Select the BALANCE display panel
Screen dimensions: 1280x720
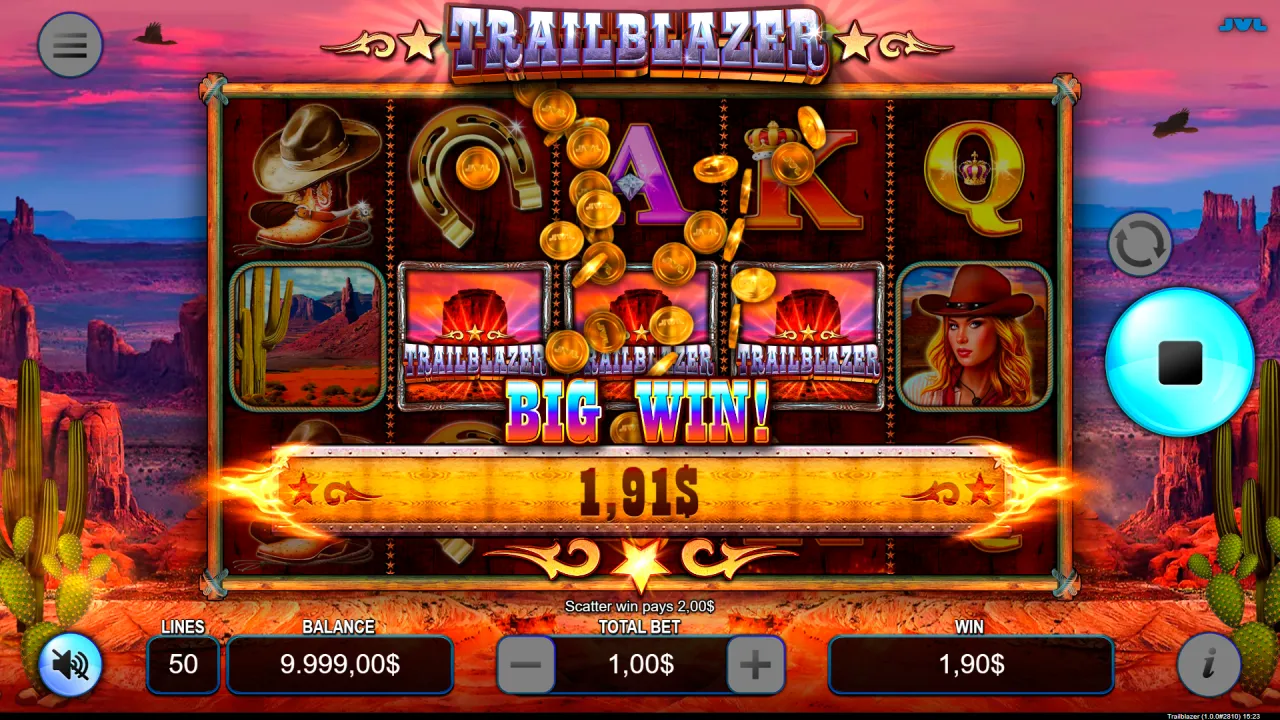point(340,664)
